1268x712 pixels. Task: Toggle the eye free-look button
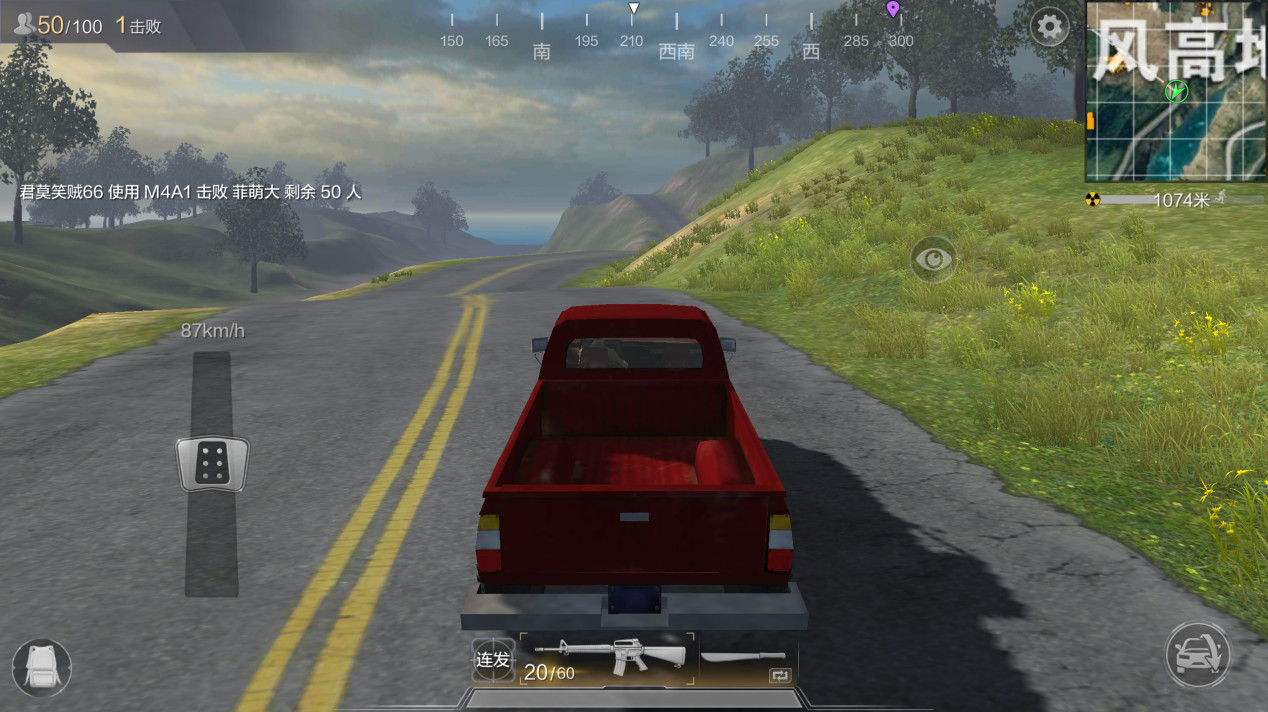pyautogui.click(x=933, y=260)
